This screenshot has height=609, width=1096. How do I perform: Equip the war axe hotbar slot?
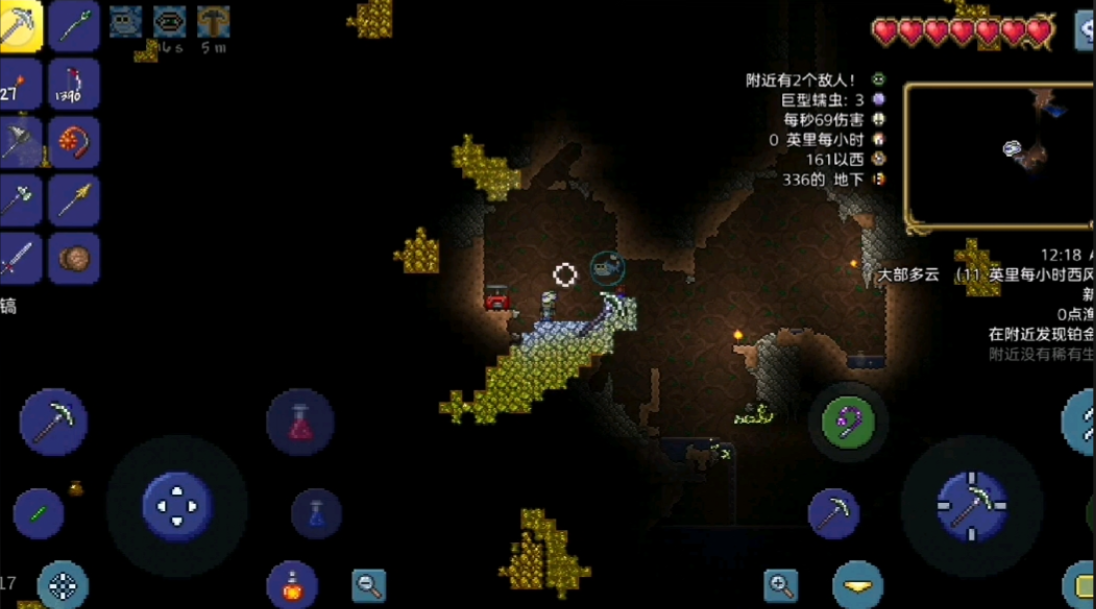20,142
